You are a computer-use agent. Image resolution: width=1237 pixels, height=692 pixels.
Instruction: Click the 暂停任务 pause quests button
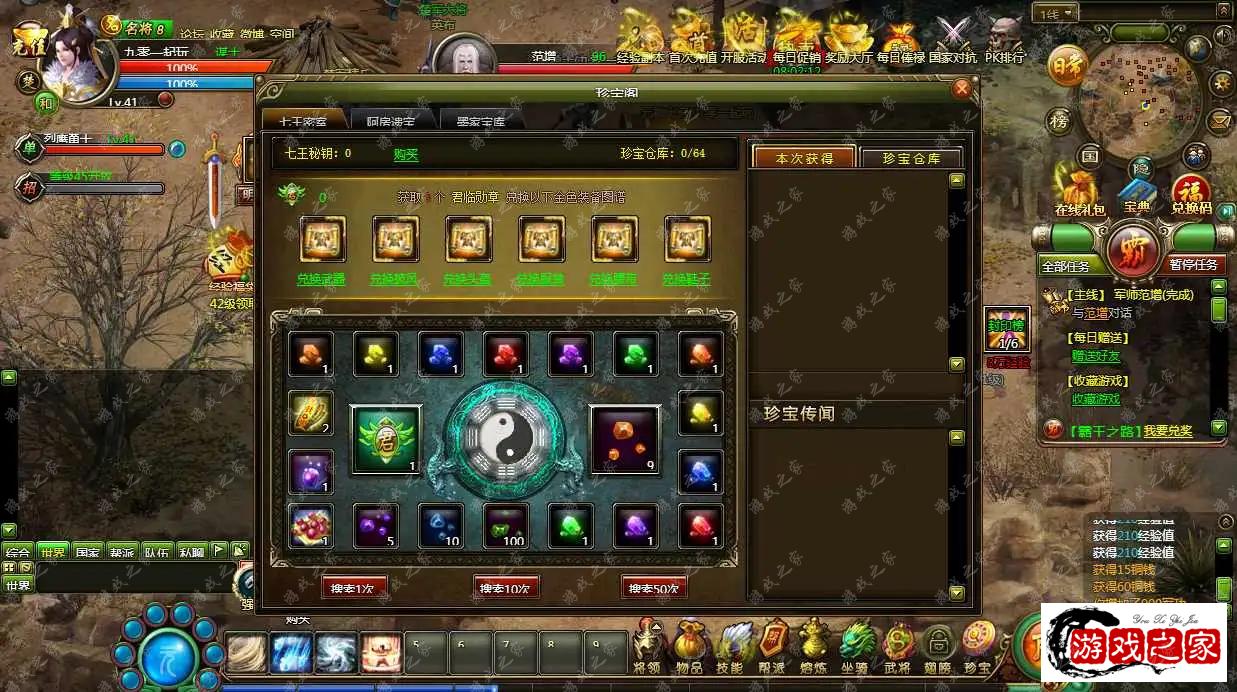(1194, 265)
